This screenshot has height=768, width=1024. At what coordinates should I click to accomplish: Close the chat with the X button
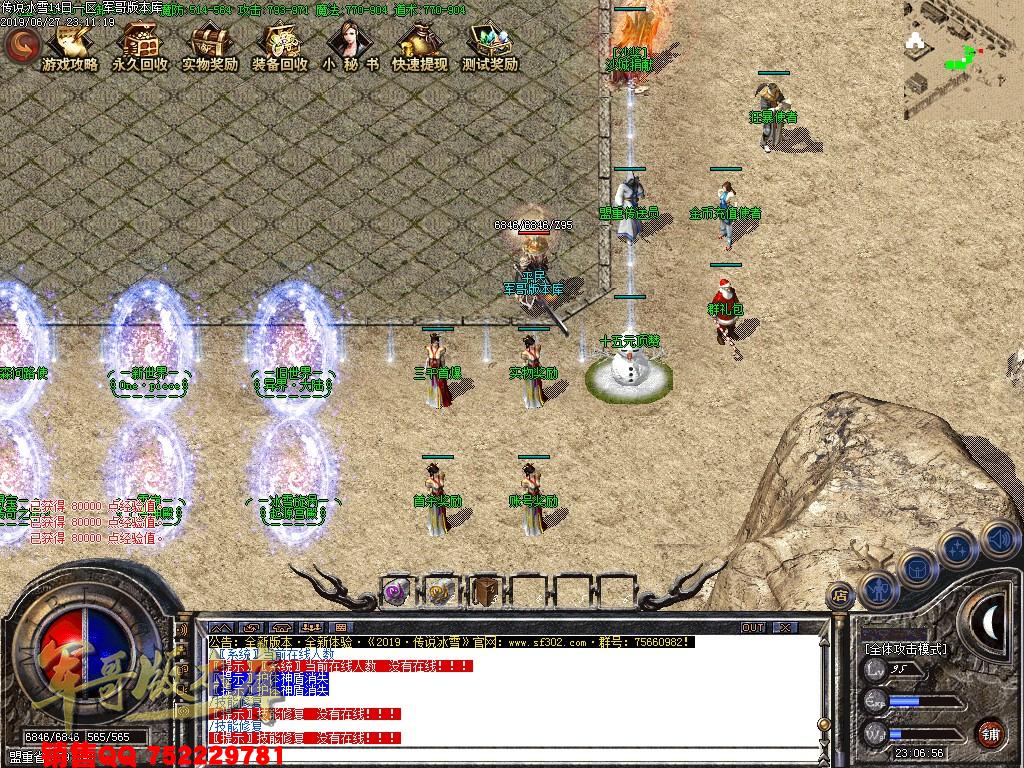tap(785, 627)
